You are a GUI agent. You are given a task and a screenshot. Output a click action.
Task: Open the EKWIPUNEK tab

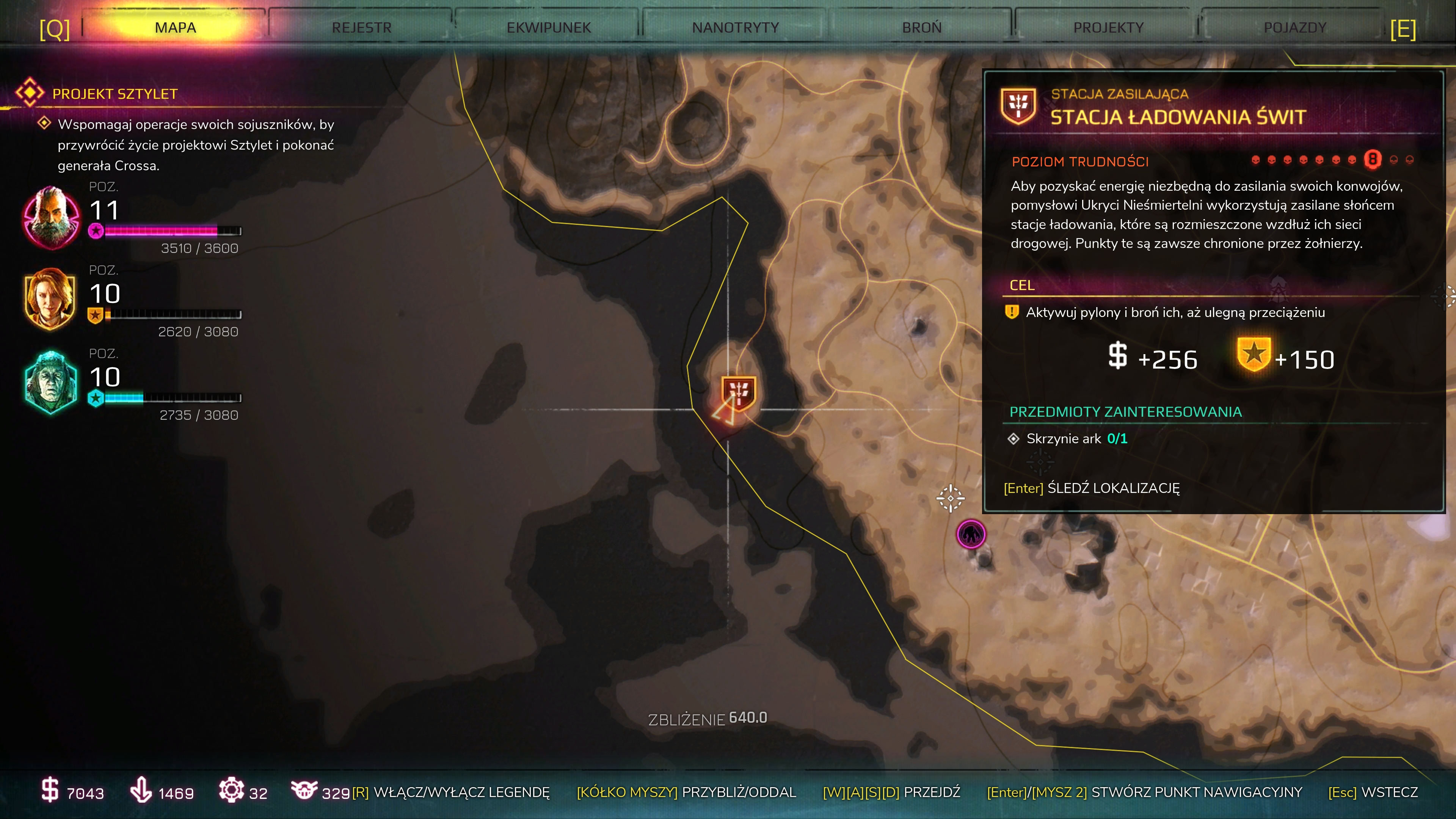[x=548, y=27]
